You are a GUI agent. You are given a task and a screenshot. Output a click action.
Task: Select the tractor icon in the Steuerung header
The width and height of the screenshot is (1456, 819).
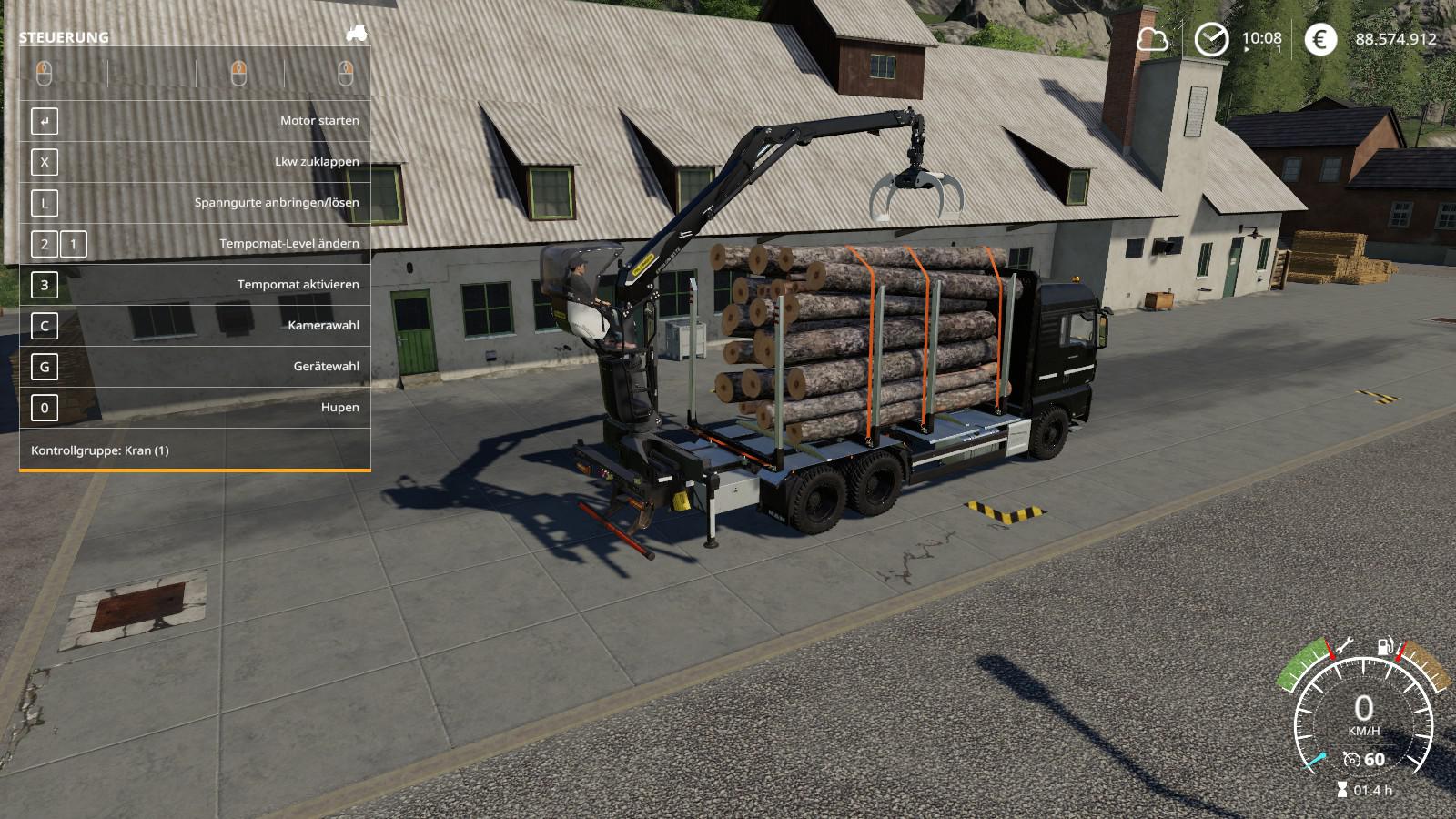point(356,34)
